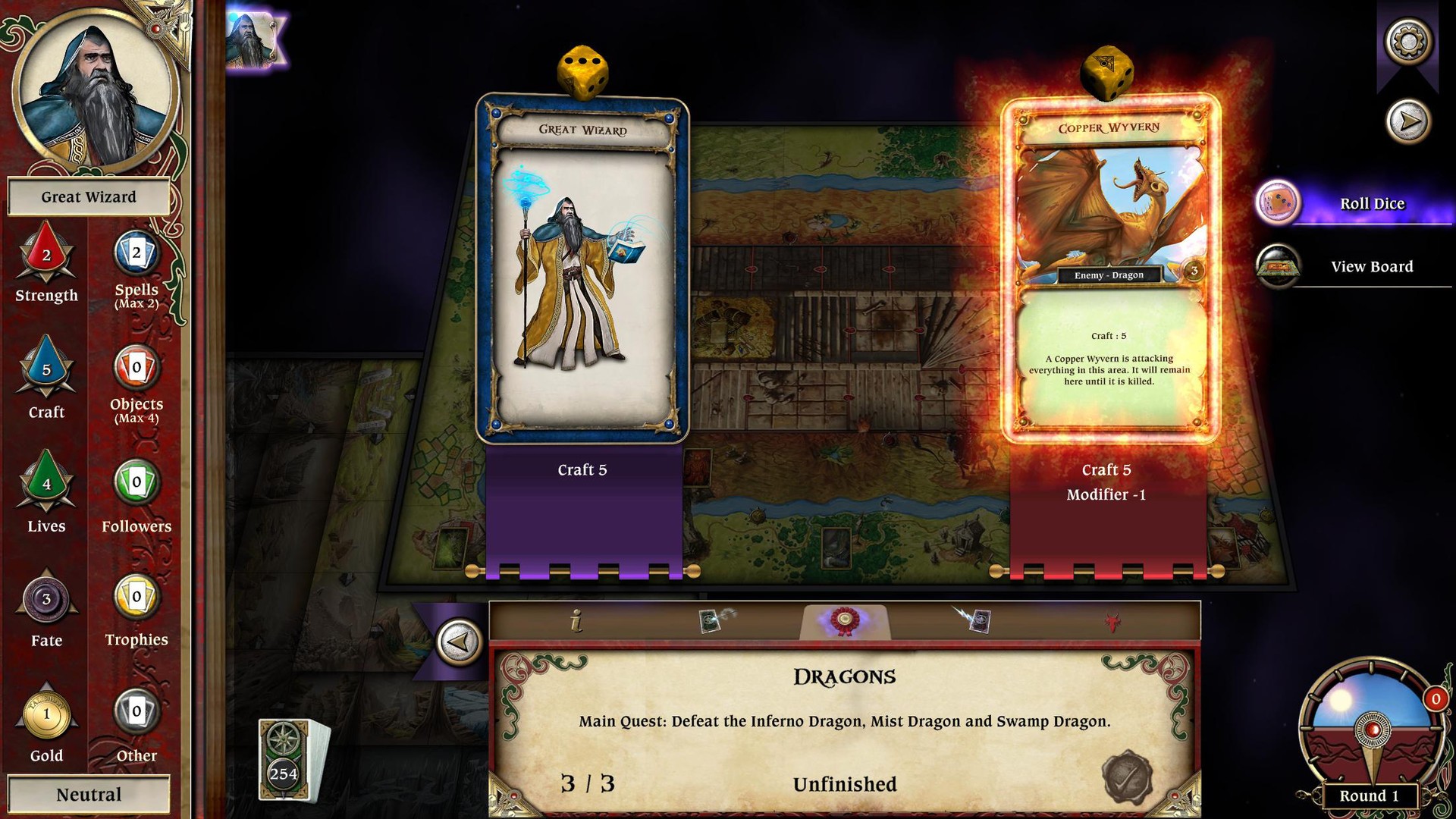Click the Neutral alignment label
The image size is (1456, 819).
pos(88,794)
